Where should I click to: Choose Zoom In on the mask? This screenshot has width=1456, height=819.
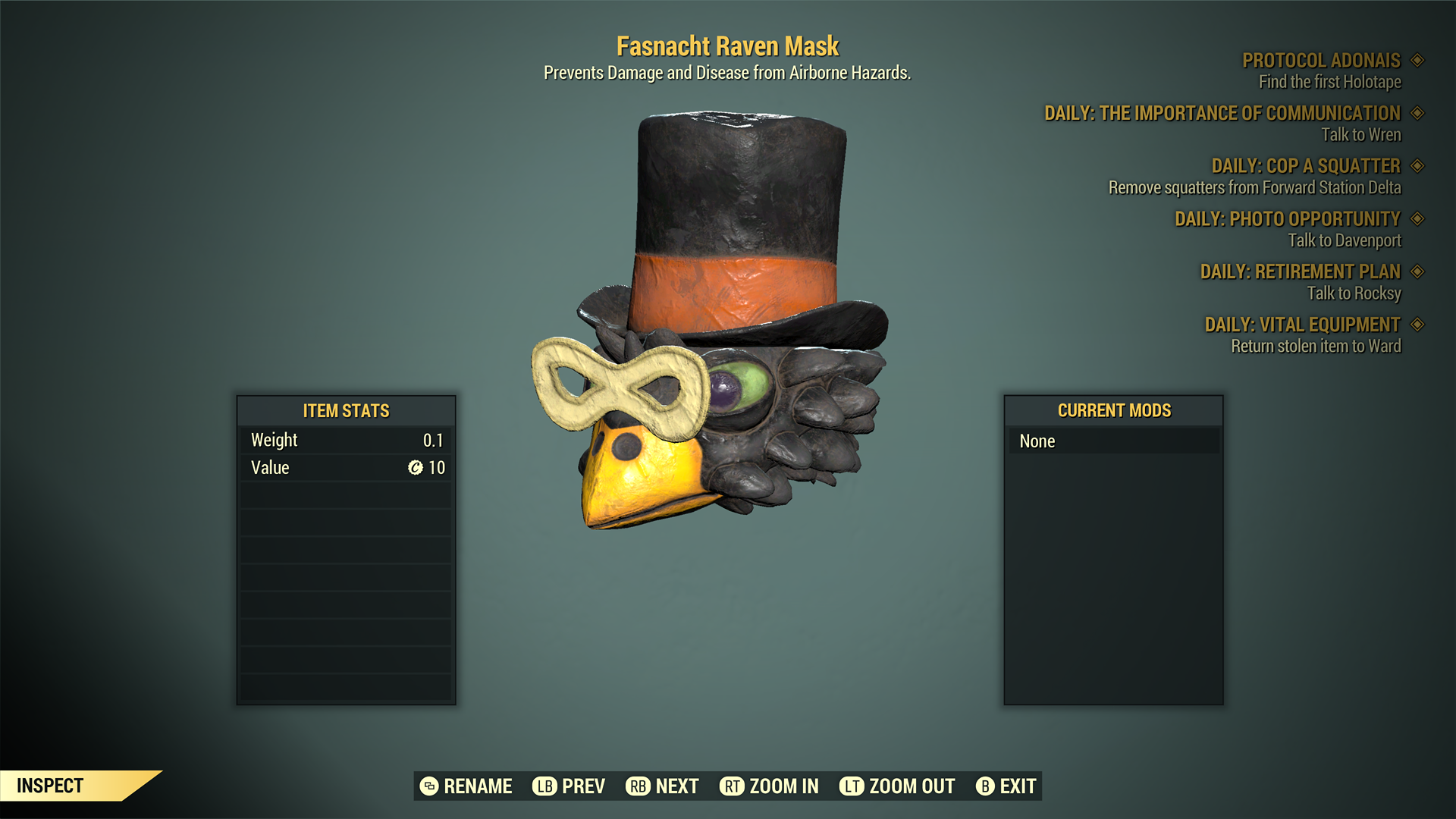pos(769,786)
